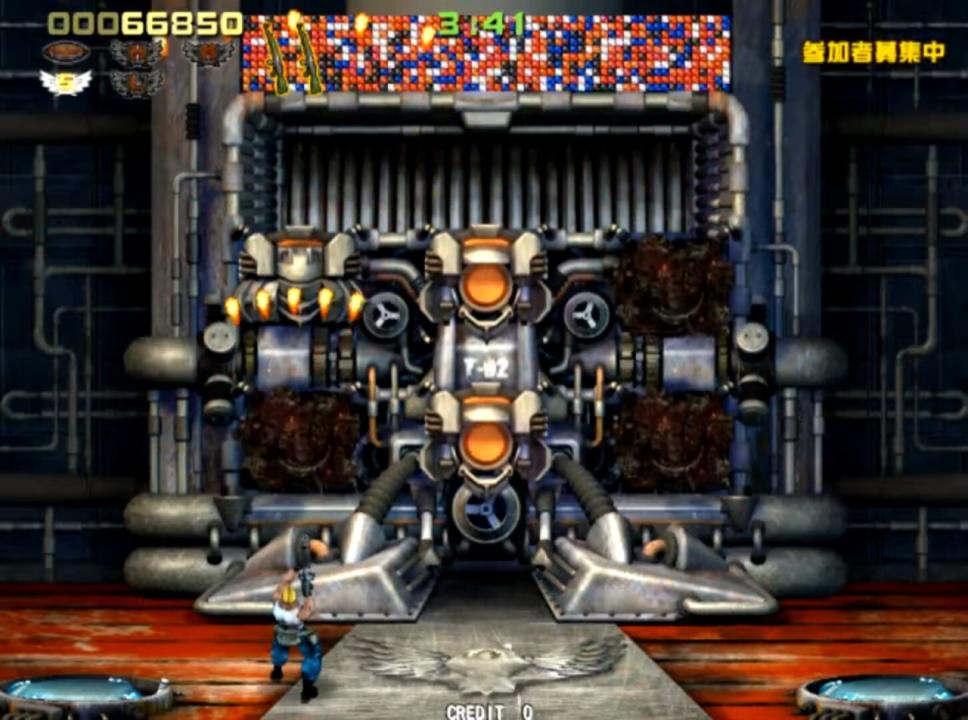Click the yellow player-two join text
Screen dimensions: 968x720
(873, 53)
